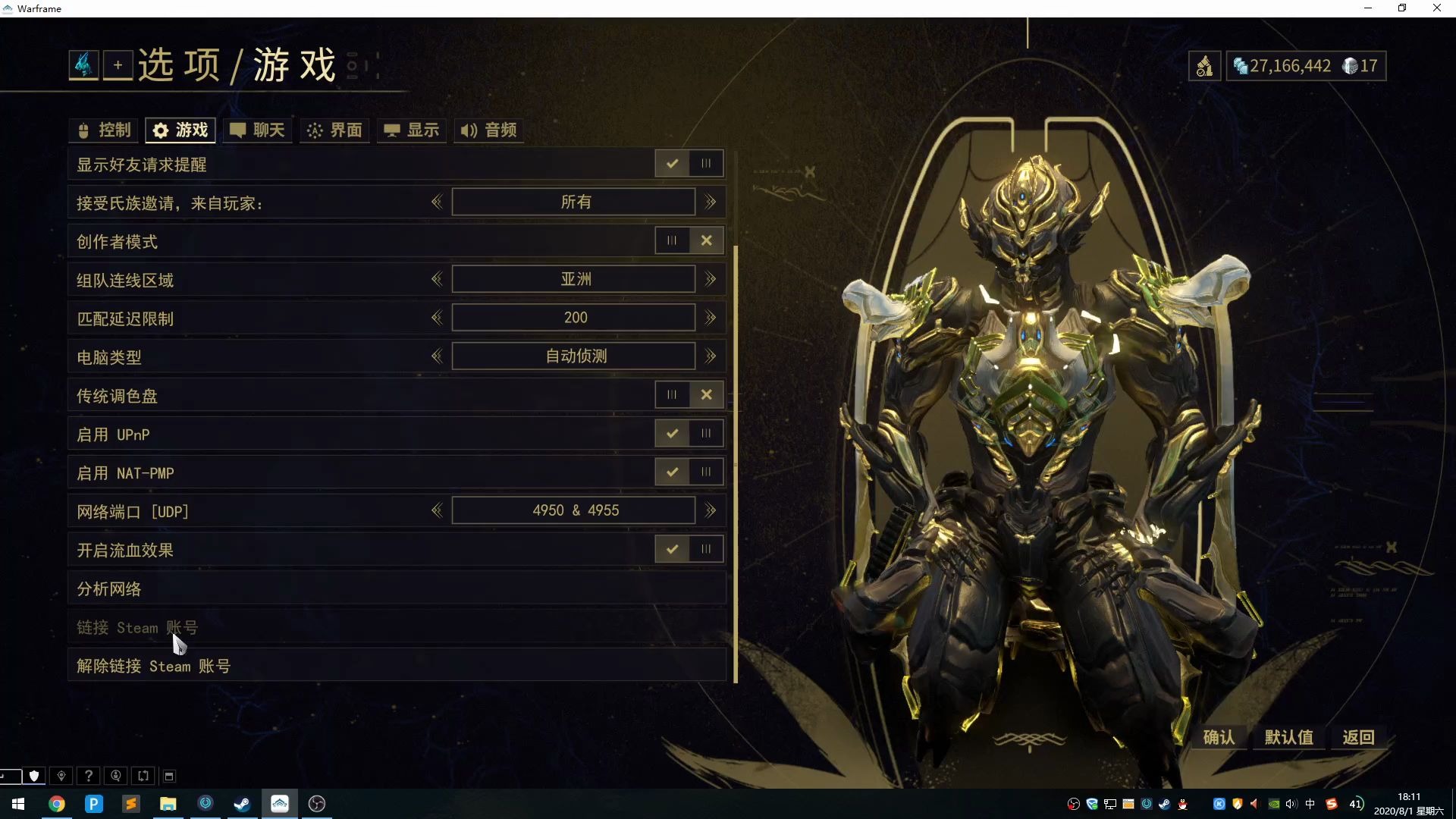This screenshot has width=1456, height=819.
Task: Click the player search icon in bottom toolbar
Action: [x=116, y=776]
